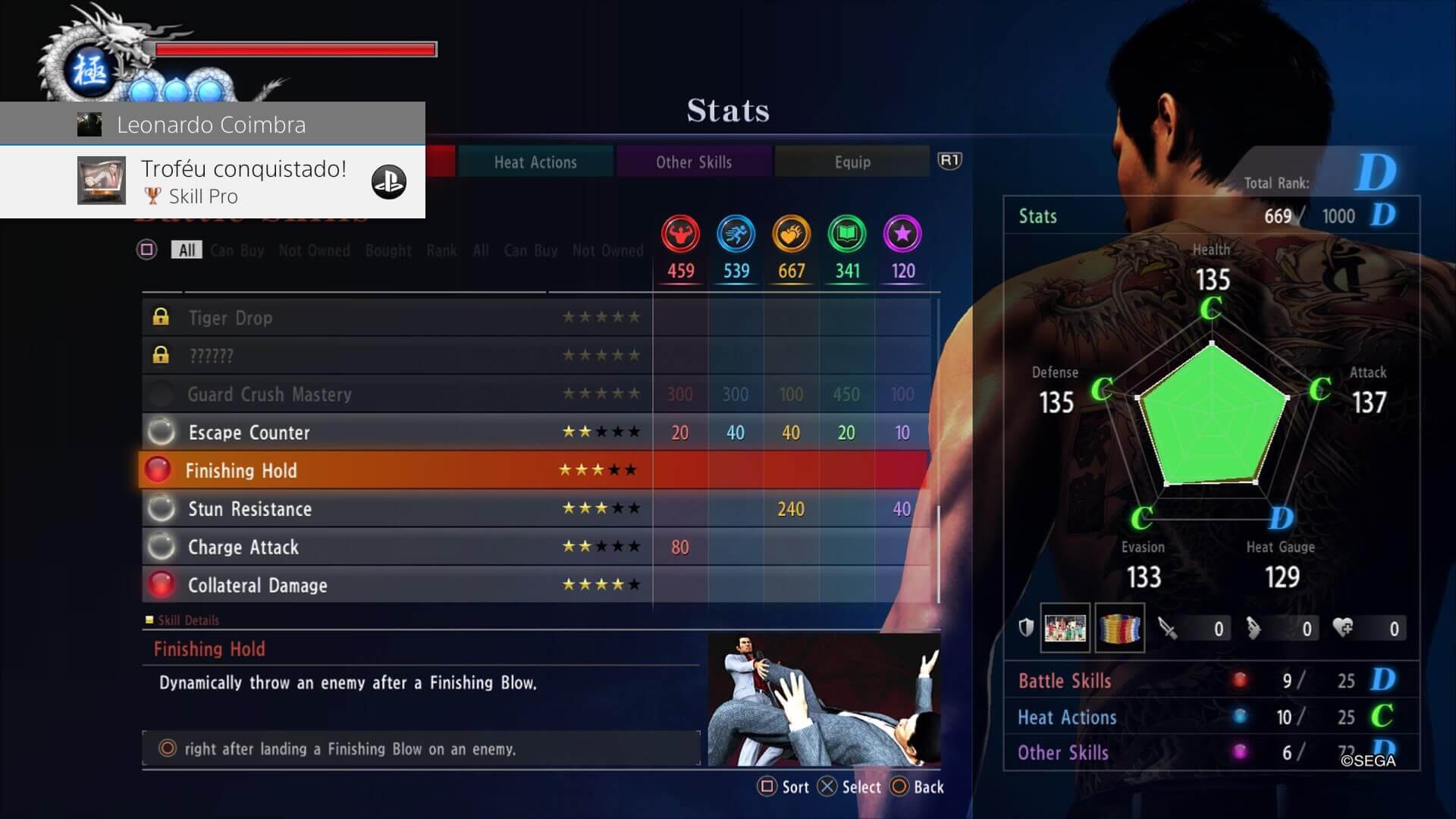Open the Other Skills tab
The height and width of the screenshot is (819, 1456).
tap(694, 162)
